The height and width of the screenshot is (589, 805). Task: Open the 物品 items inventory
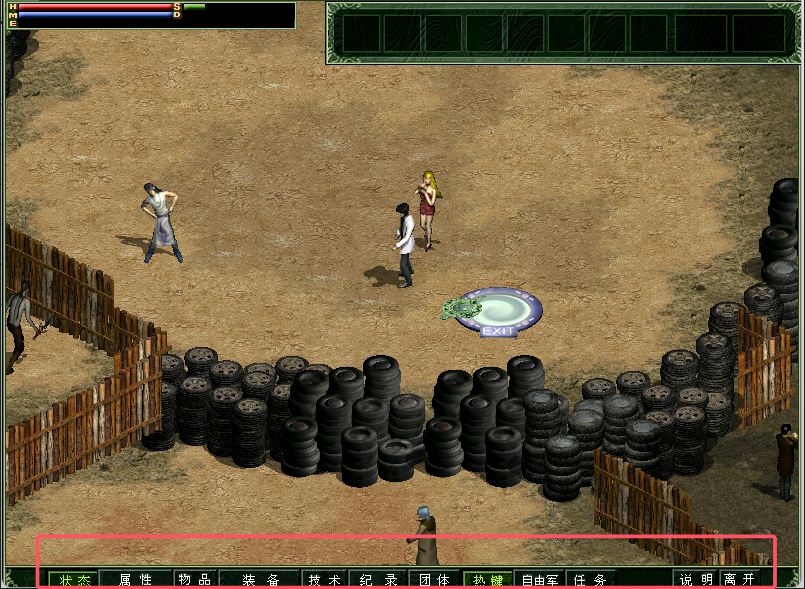194,579
